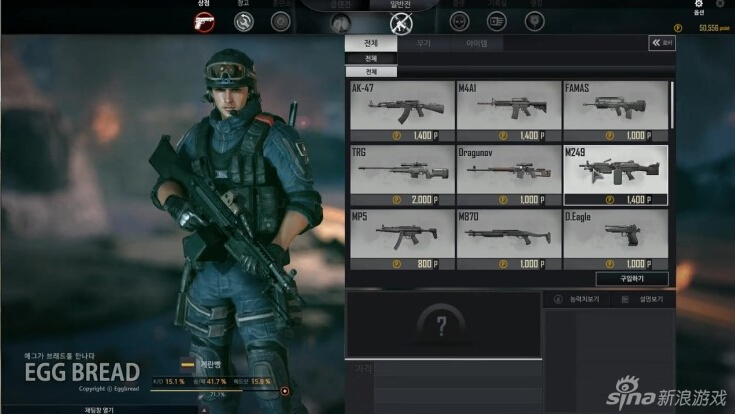Open the 창고 storage icon
735x414 pixels.
click(243, 20)
